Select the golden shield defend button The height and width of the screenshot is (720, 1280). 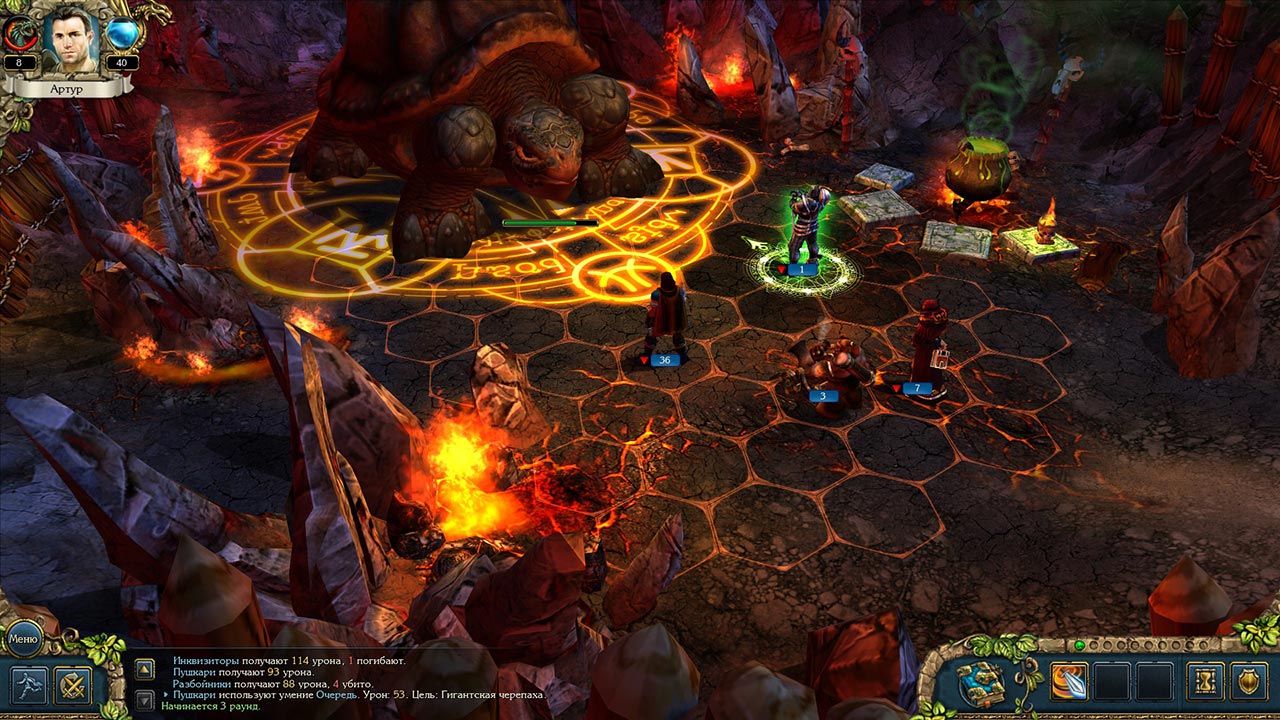point(1248,682)
